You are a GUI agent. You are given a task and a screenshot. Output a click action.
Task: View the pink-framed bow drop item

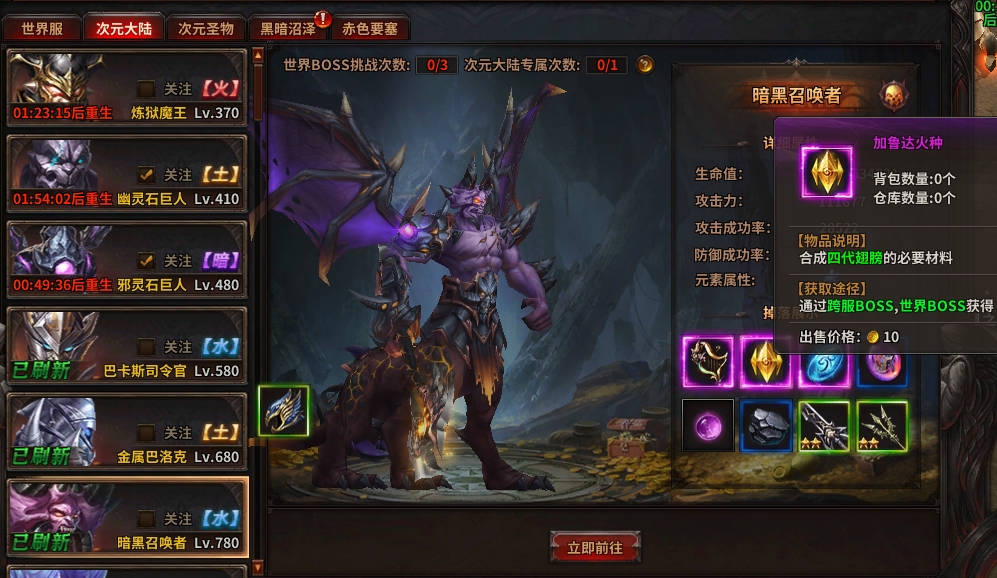[x=708, y=361]
